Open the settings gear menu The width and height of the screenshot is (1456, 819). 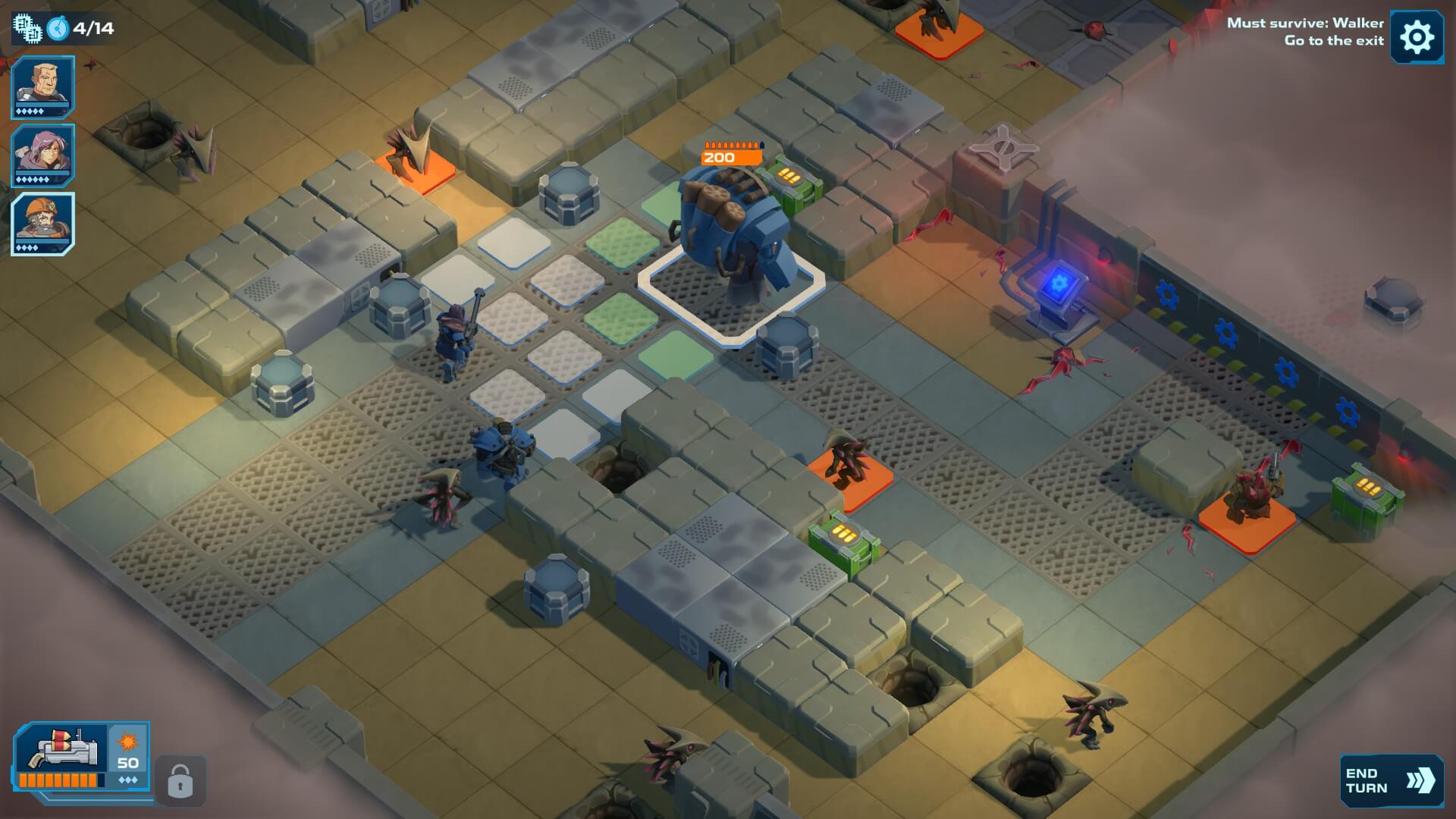pos(1416,36)
